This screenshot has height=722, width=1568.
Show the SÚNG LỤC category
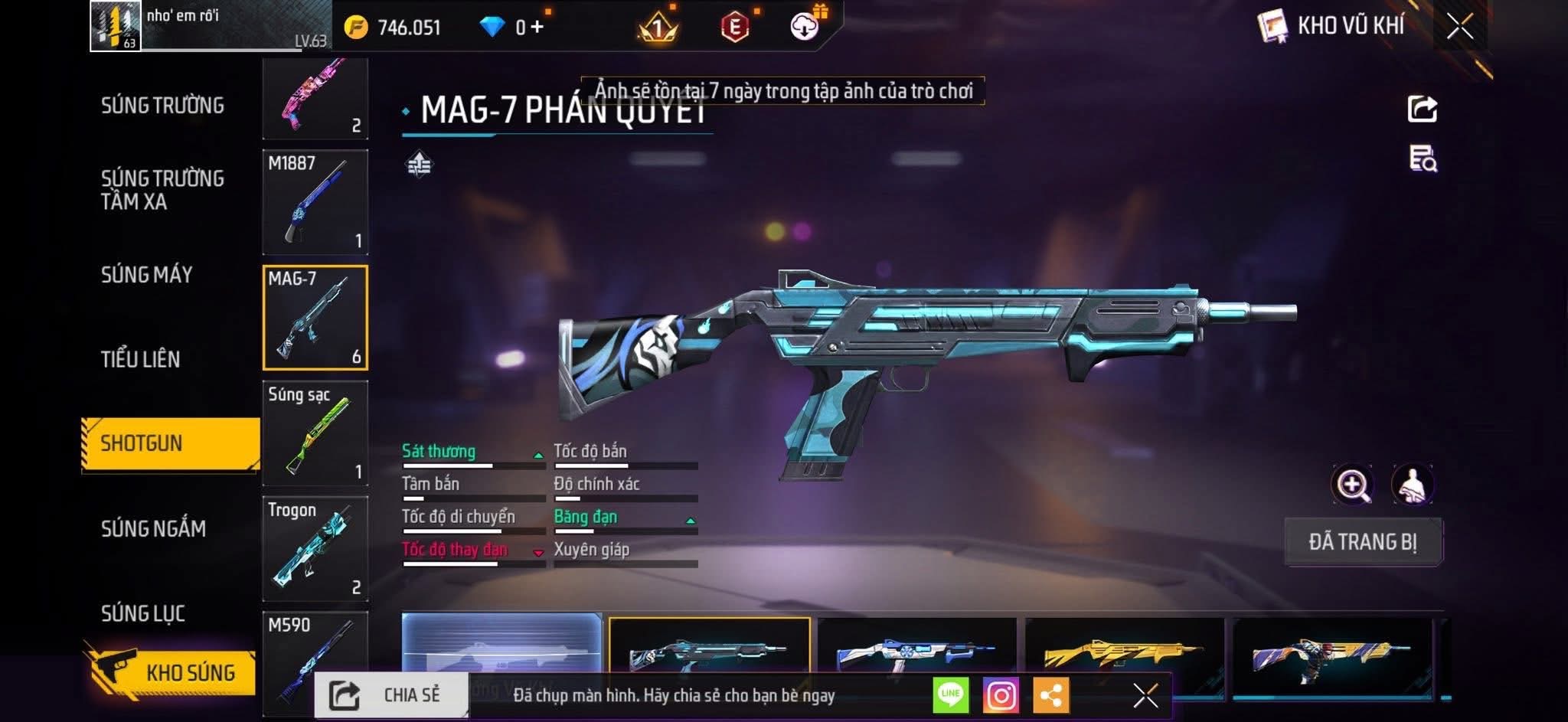pyautogui.click(x=142, y=613)
